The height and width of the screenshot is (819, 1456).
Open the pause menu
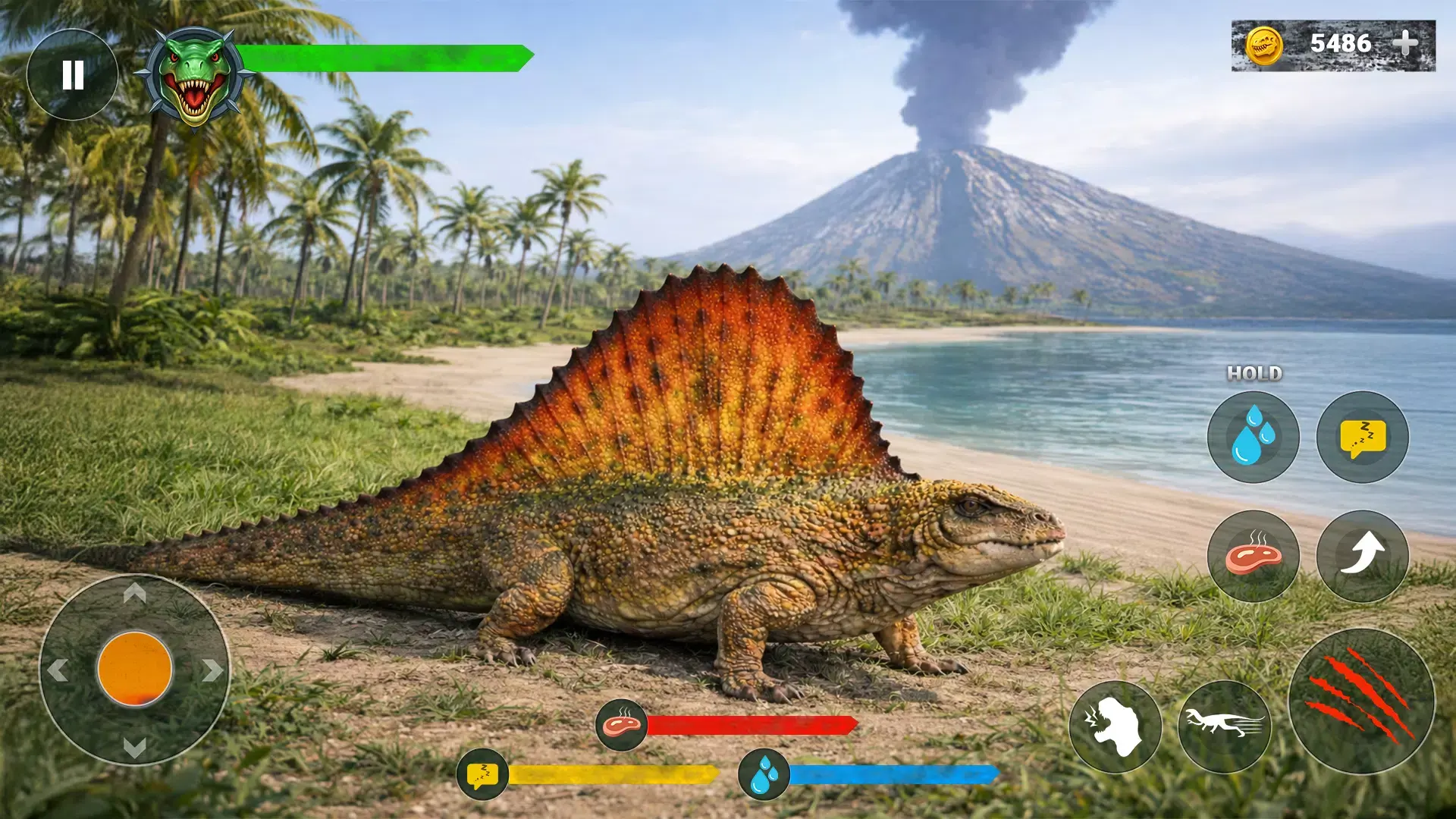coord(73,73)
